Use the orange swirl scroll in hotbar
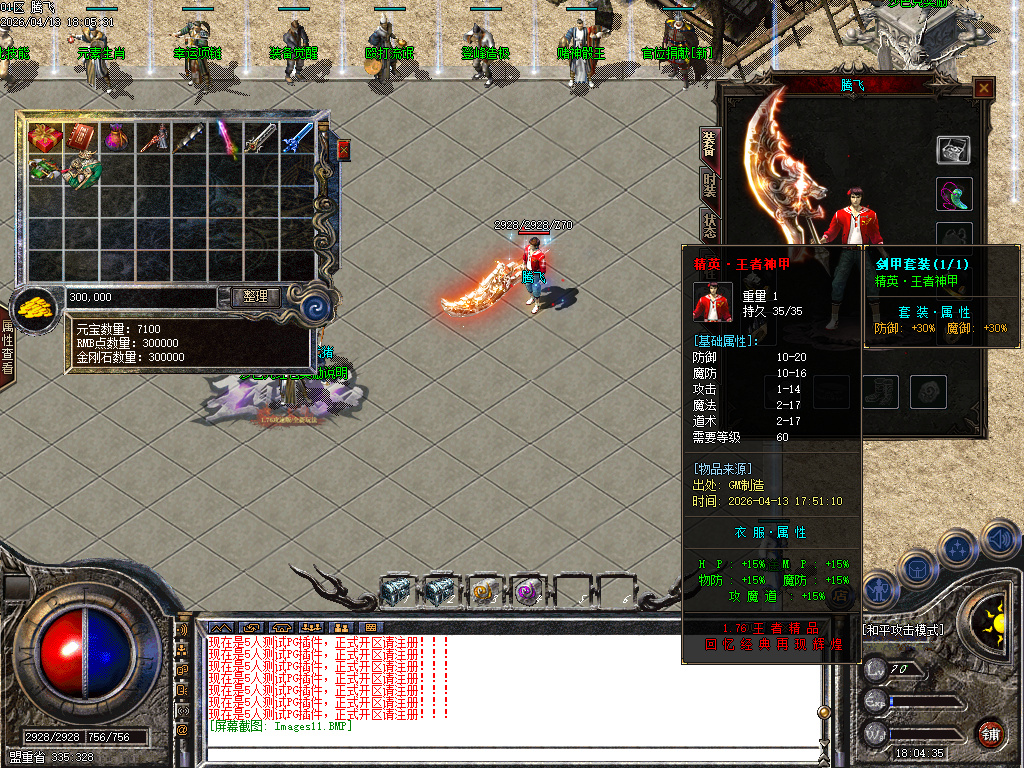This screenshot has height=768, width=1024. [484, 592]
